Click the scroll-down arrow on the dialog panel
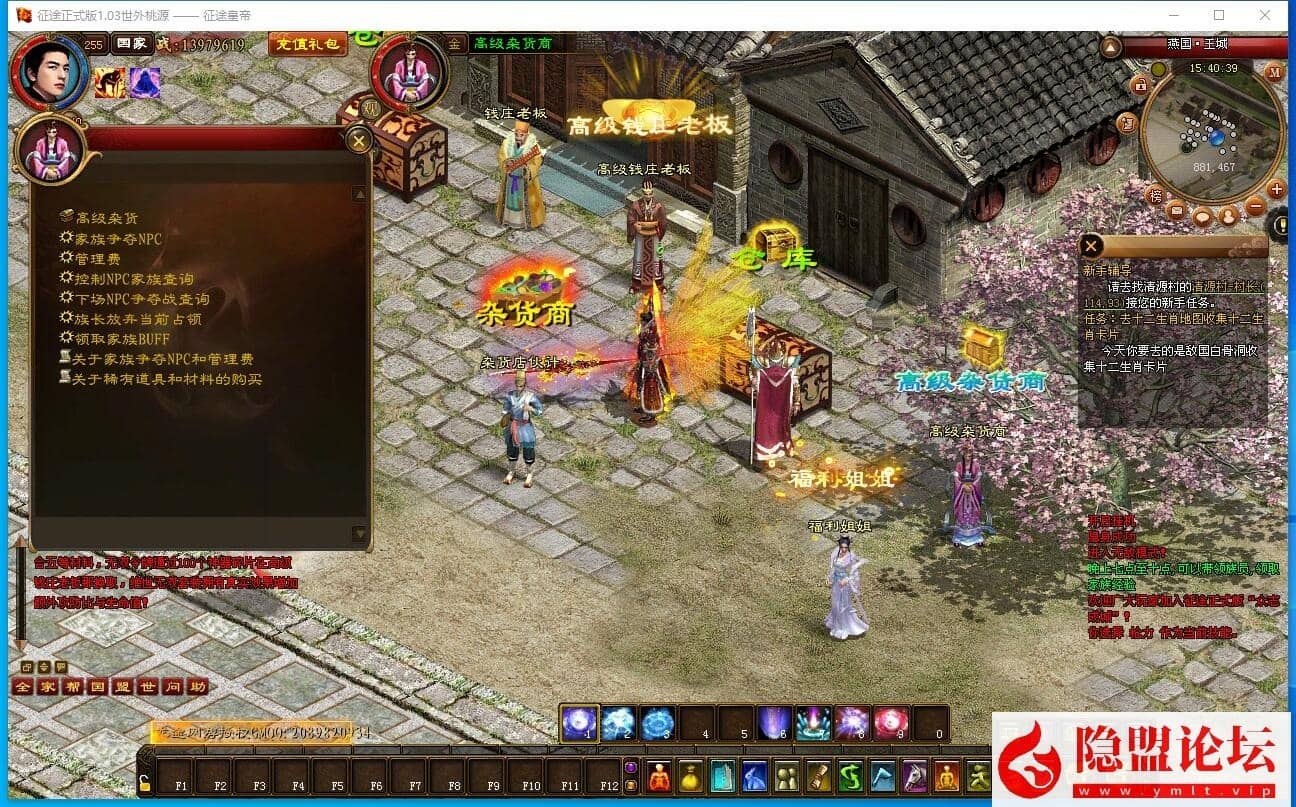The image size is (1296, 807). pyautogui.click(x=359, y=535)
